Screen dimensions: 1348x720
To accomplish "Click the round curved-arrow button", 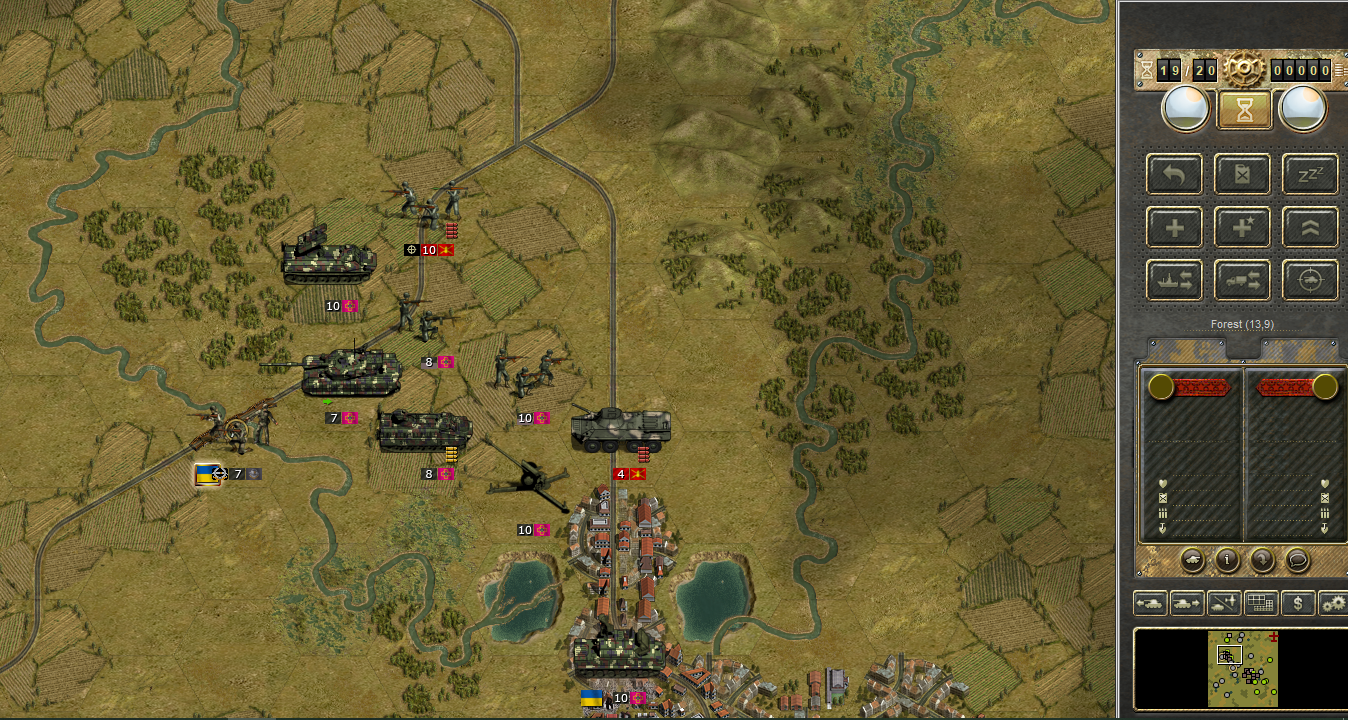I will coord(1262,560).
